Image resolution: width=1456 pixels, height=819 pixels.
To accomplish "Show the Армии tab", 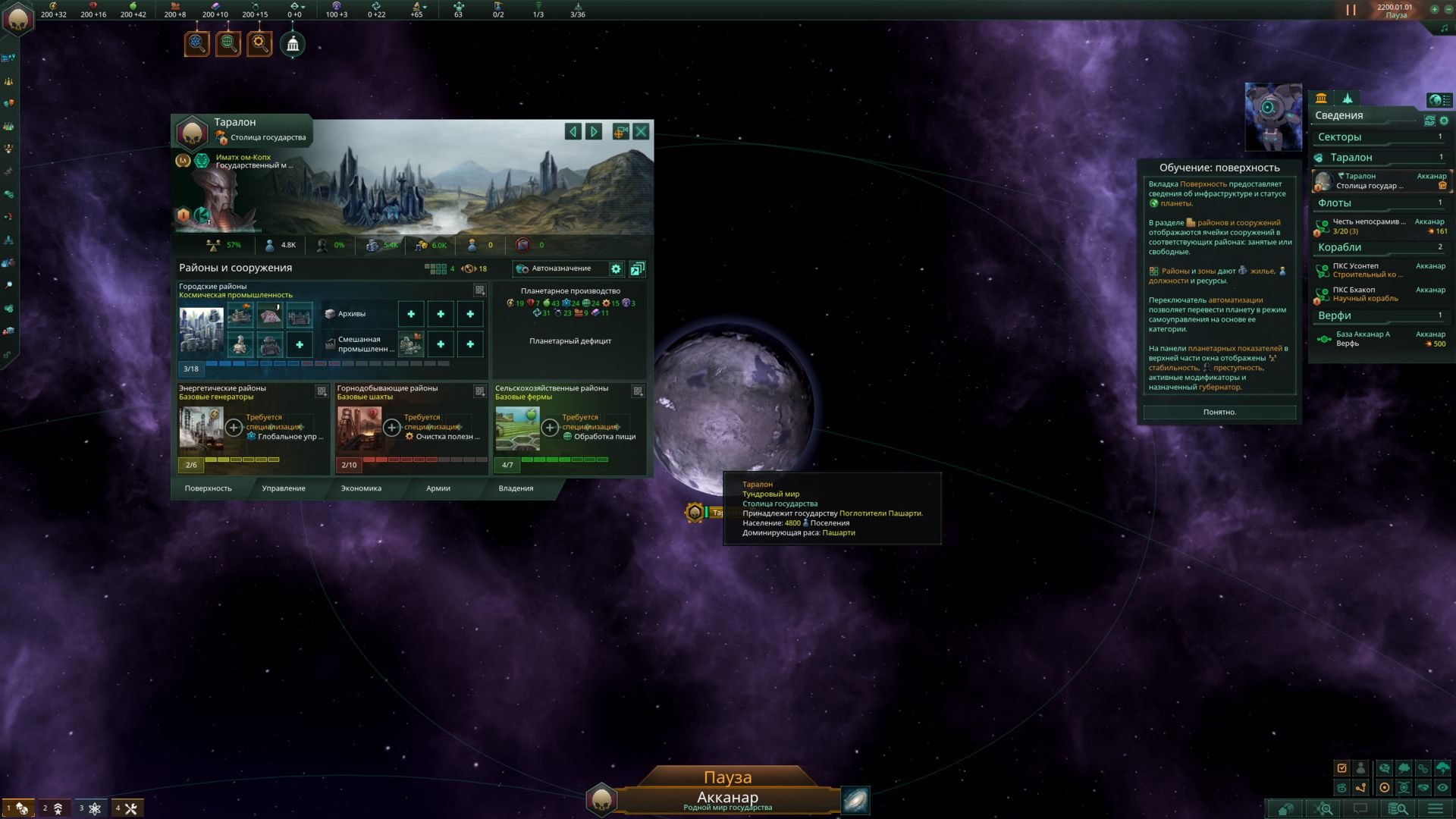I will [x=438, y=488].
